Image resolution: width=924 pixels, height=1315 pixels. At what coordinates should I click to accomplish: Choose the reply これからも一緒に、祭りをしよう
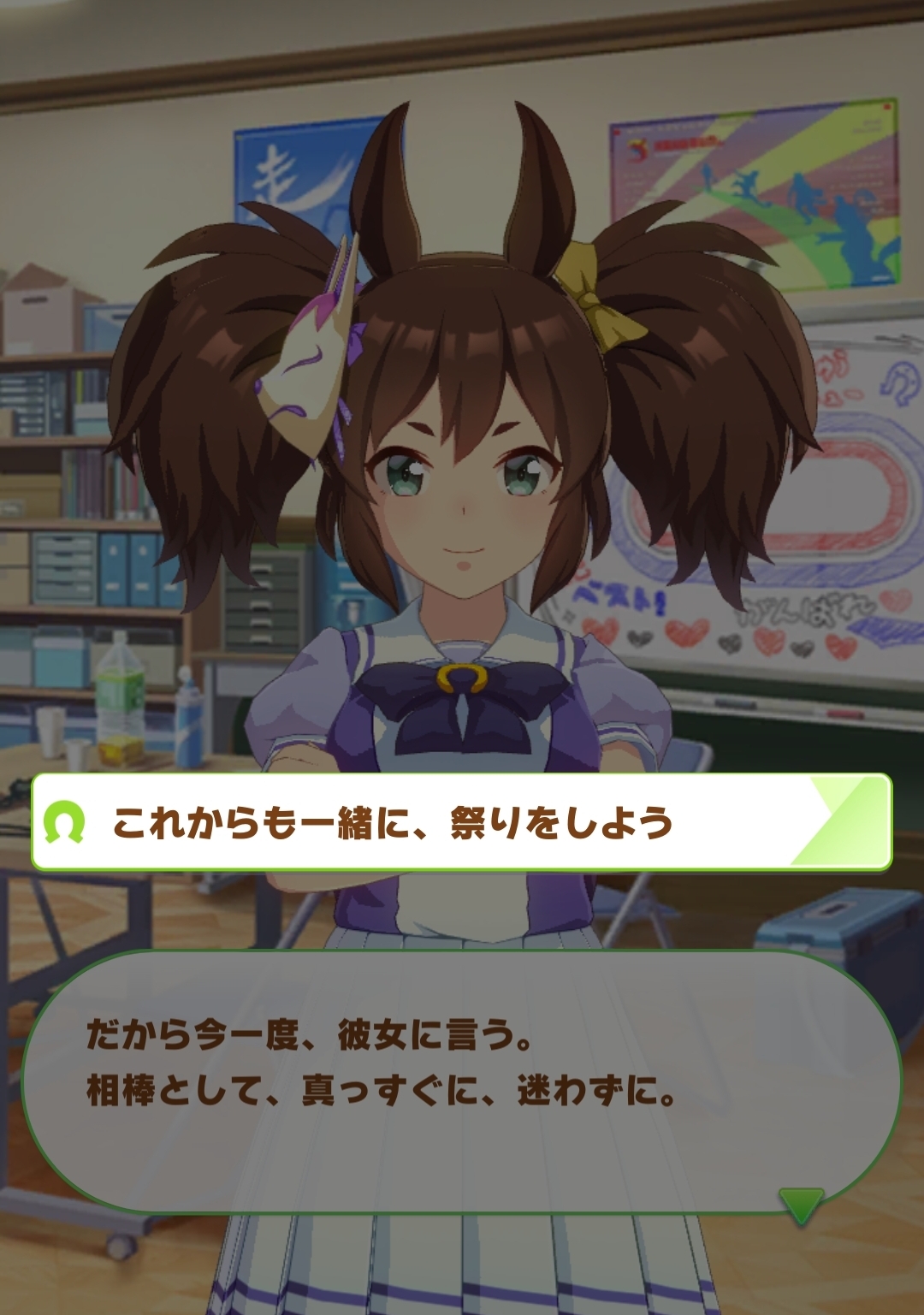coord(462,822)
